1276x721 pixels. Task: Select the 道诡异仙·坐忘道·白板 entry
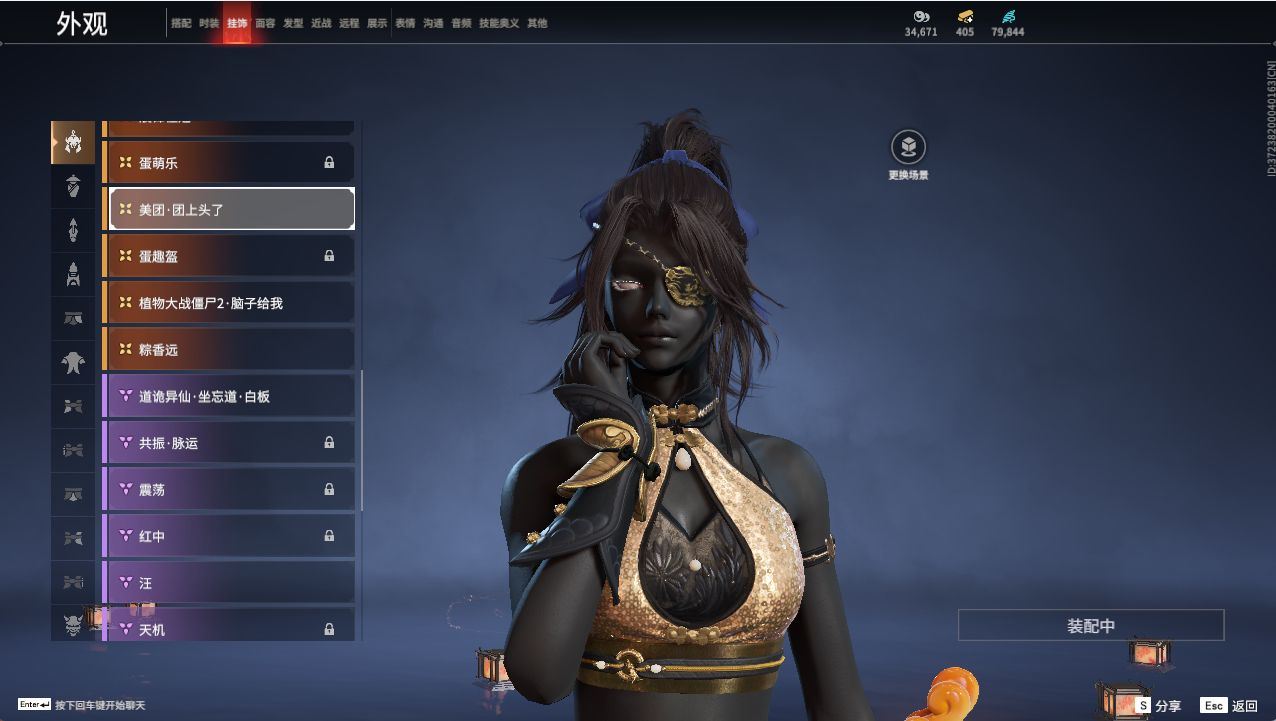coord(229,396)
